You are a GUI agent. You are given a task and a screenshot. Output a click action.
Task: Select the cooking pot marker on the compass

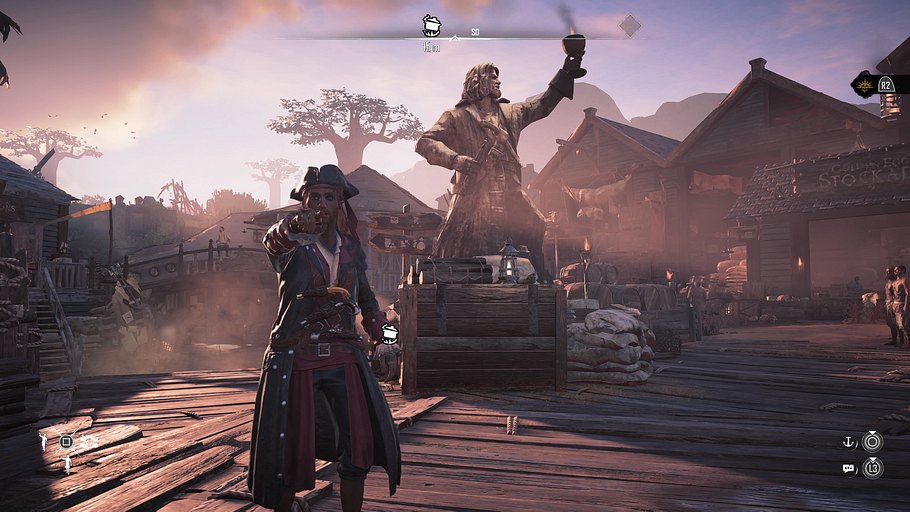tap(432, 25)
